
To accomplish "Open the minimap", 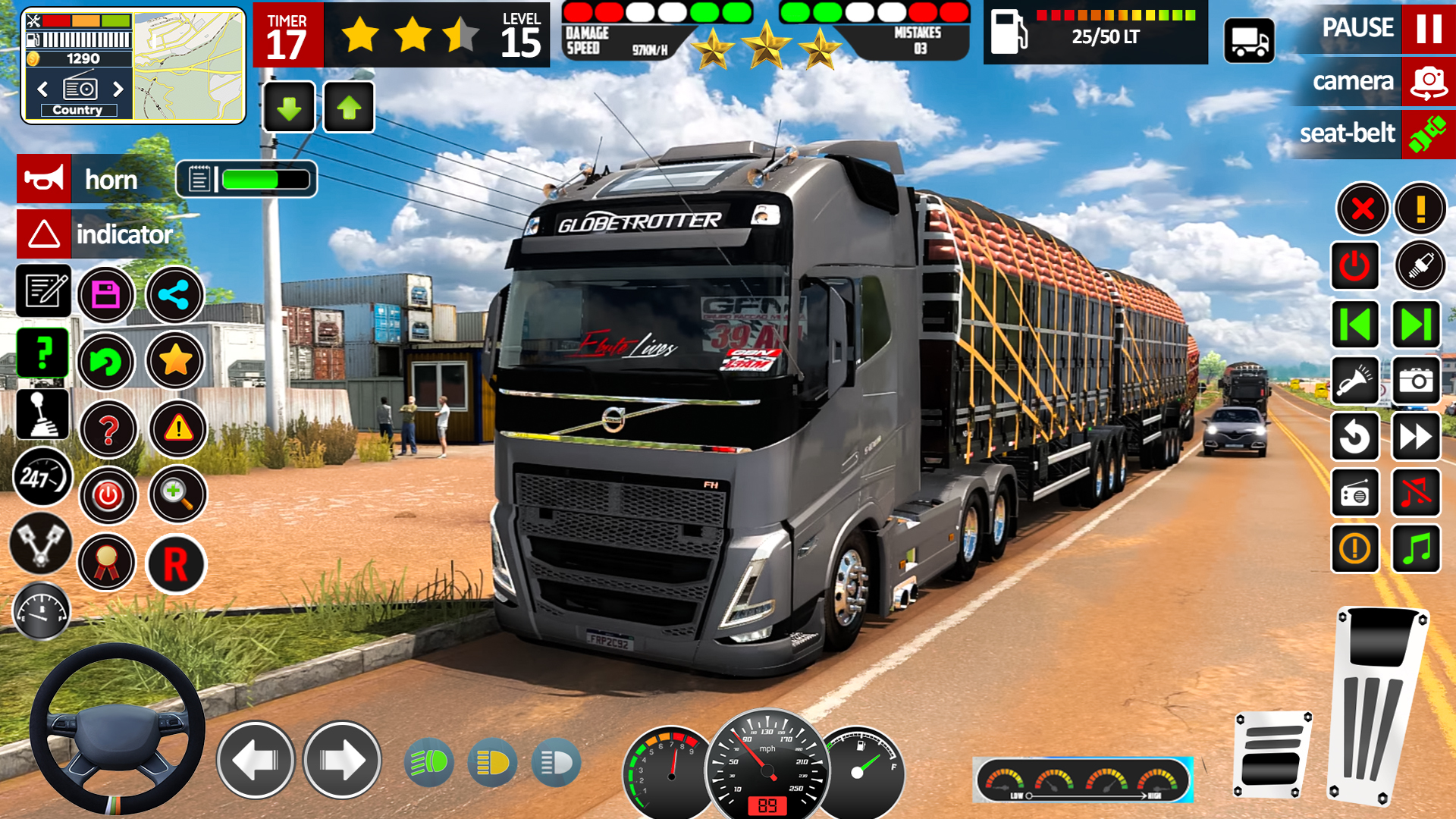I will tap(189, 65).
